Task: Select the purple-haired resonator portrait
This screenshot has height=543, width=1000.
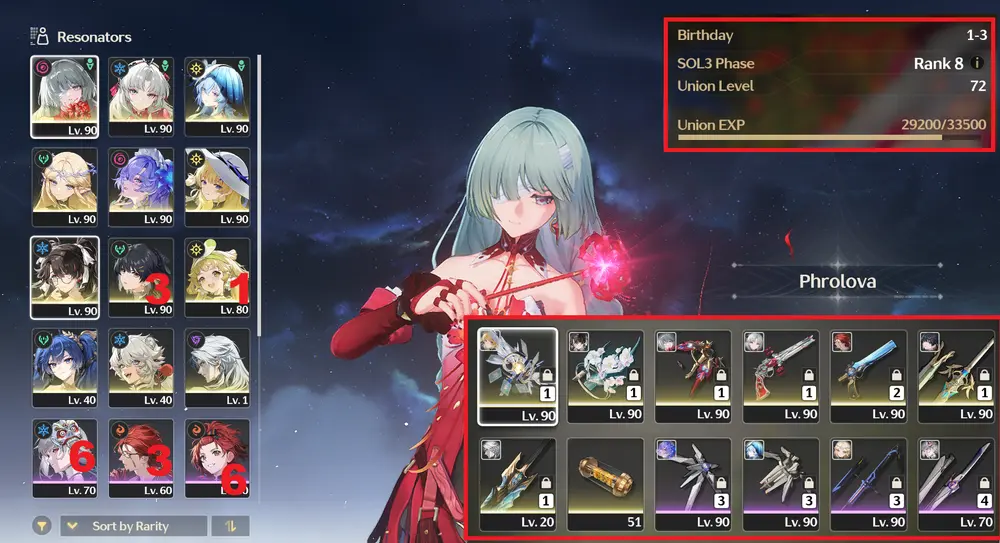Action: pyautogui.click(x=141, y=186)
